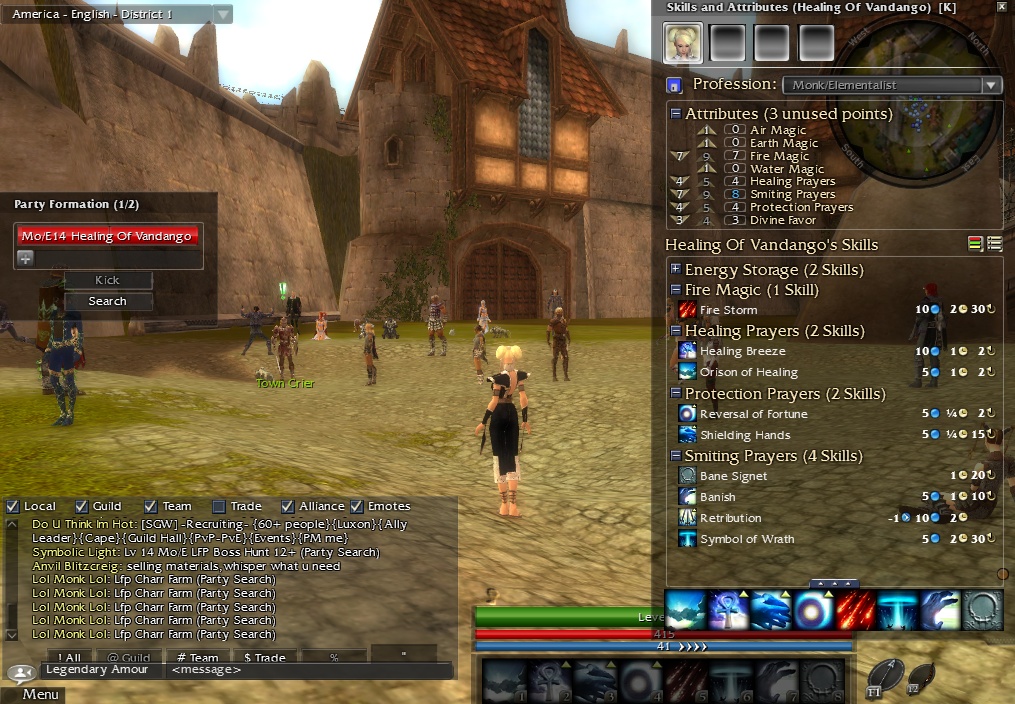Select the hero portrait in skills window
1015x704 pixels.
click(x=681, y=42)
